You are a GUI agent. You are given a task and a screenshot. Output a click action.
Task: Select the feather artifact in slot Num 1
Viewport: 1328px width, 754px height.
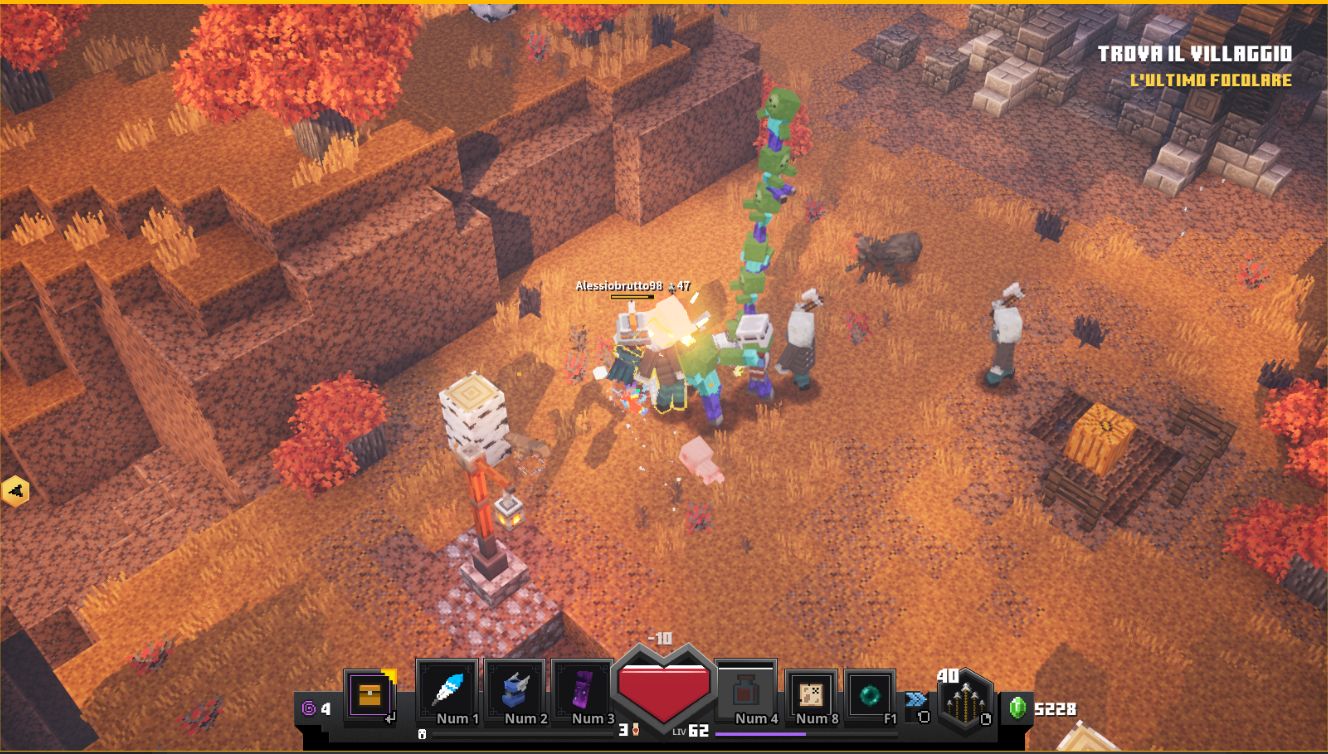pyautogui.click(x=452, y=686)
